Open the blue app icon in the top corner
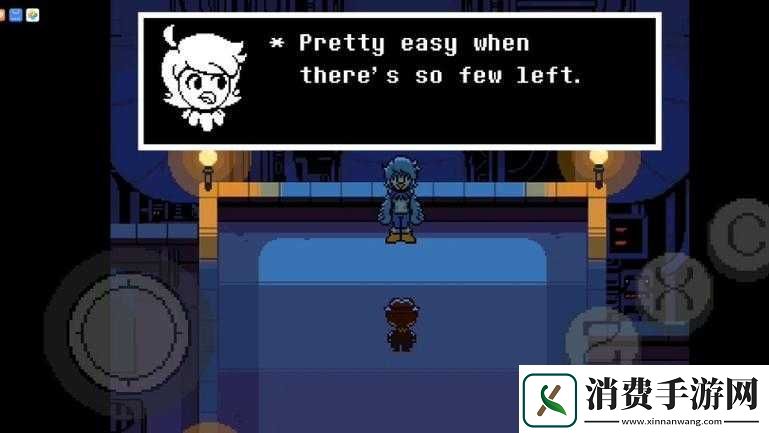Screen dimensions: 769x433 17,15
